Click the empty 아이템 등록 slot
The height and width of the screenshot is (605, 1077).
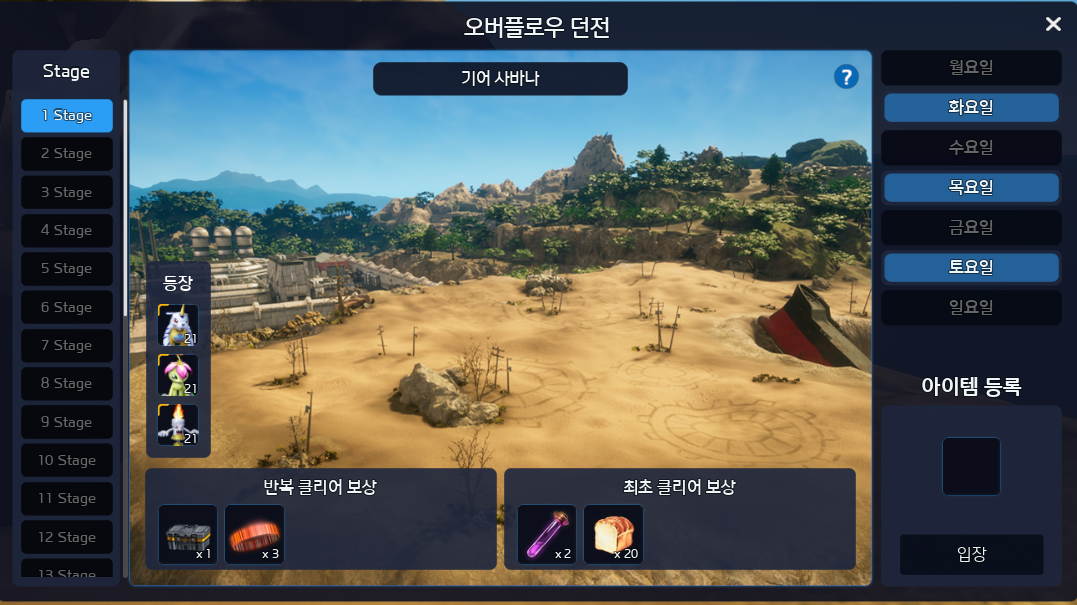coord(971,466)
